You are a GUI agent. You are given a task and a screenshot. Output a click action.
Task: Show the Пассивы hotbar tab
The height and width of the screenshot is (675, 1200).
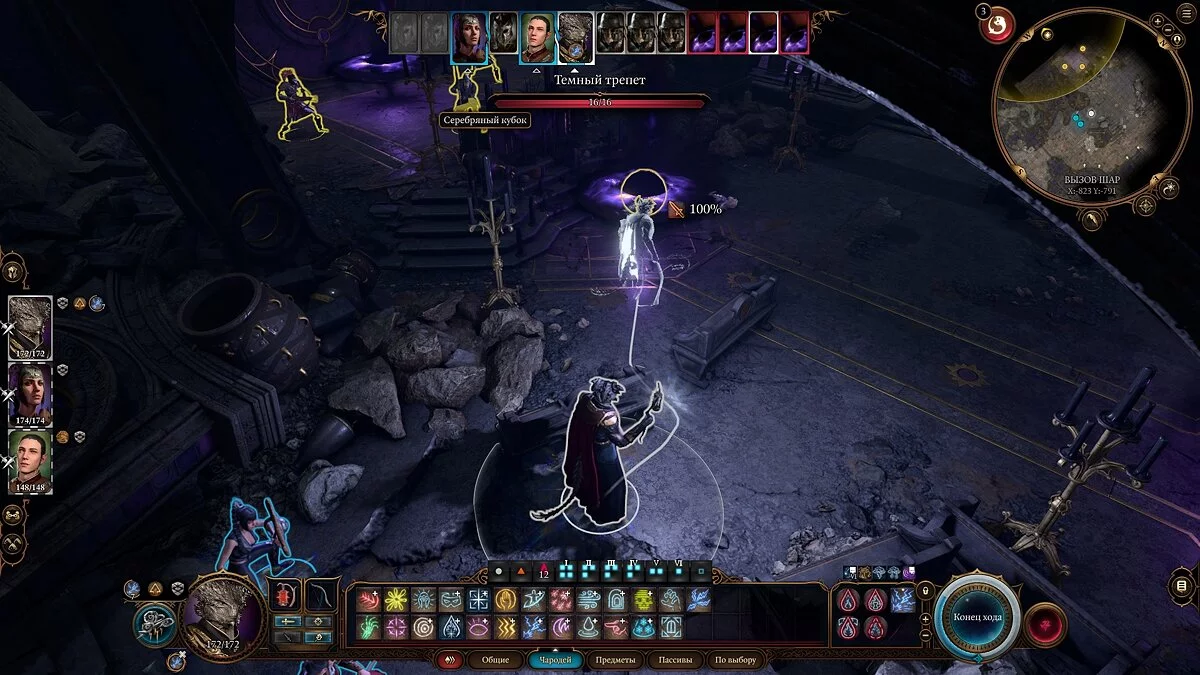click(674, 660)
